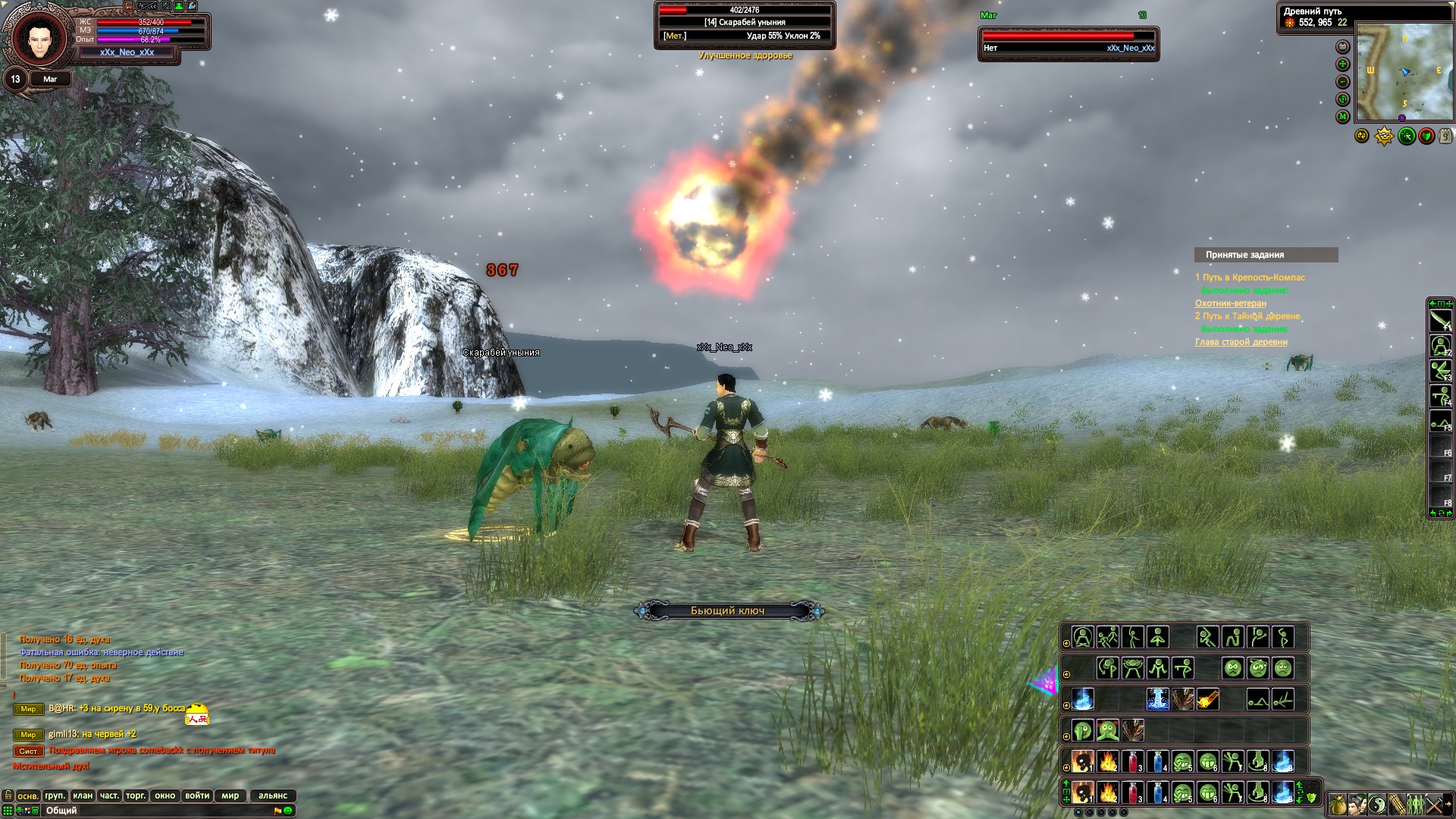
Task: Open the yin-yang skills menu icon
Action: pos(1376,804)
